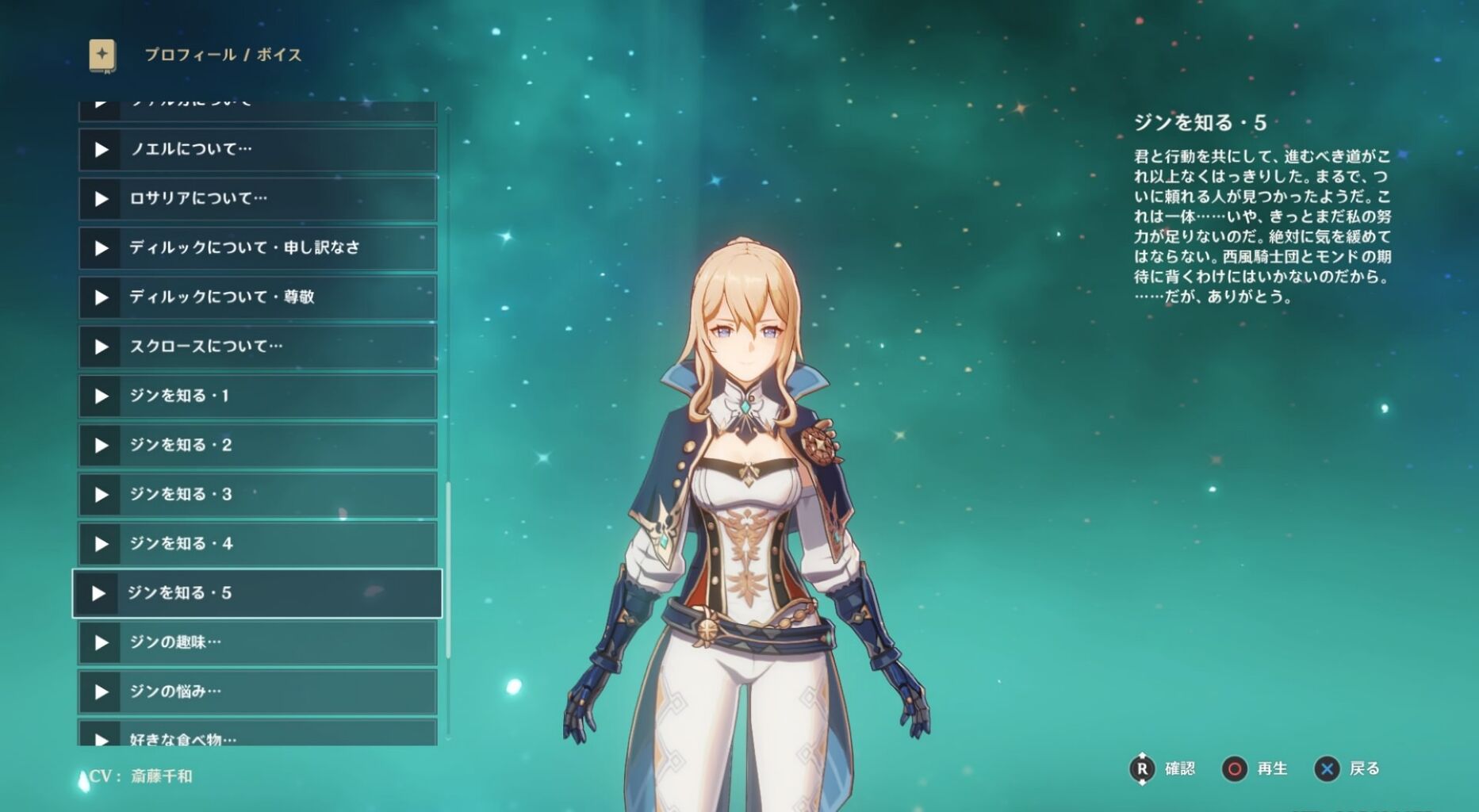Select ジンを知る・1 from the list
The width and height of the screenshot is (1479, 812).
tap(258, 396)
